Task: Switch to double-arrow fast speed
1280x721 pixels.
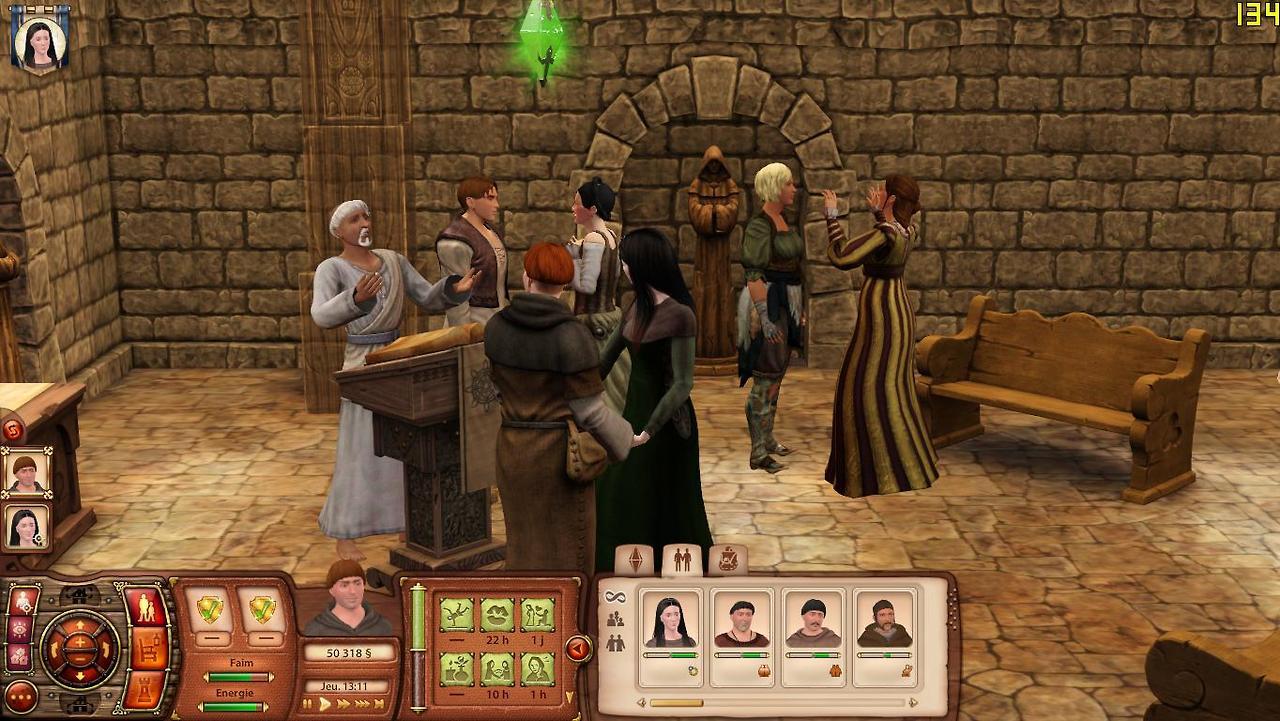Action: (344, 704)
